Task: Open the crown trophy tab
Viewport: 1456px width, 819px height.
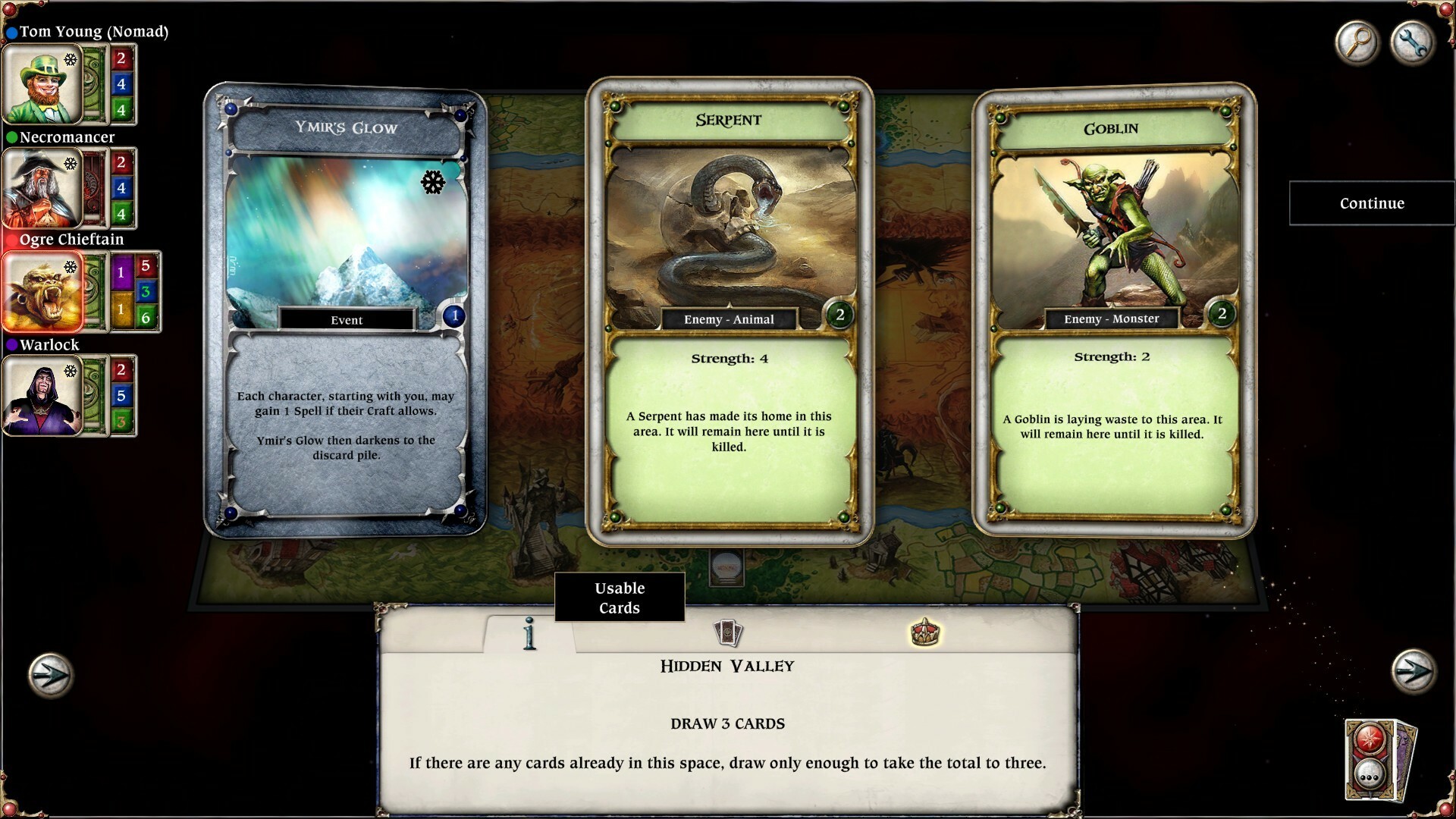Action: pyautogui.click(x=927, y=634)
